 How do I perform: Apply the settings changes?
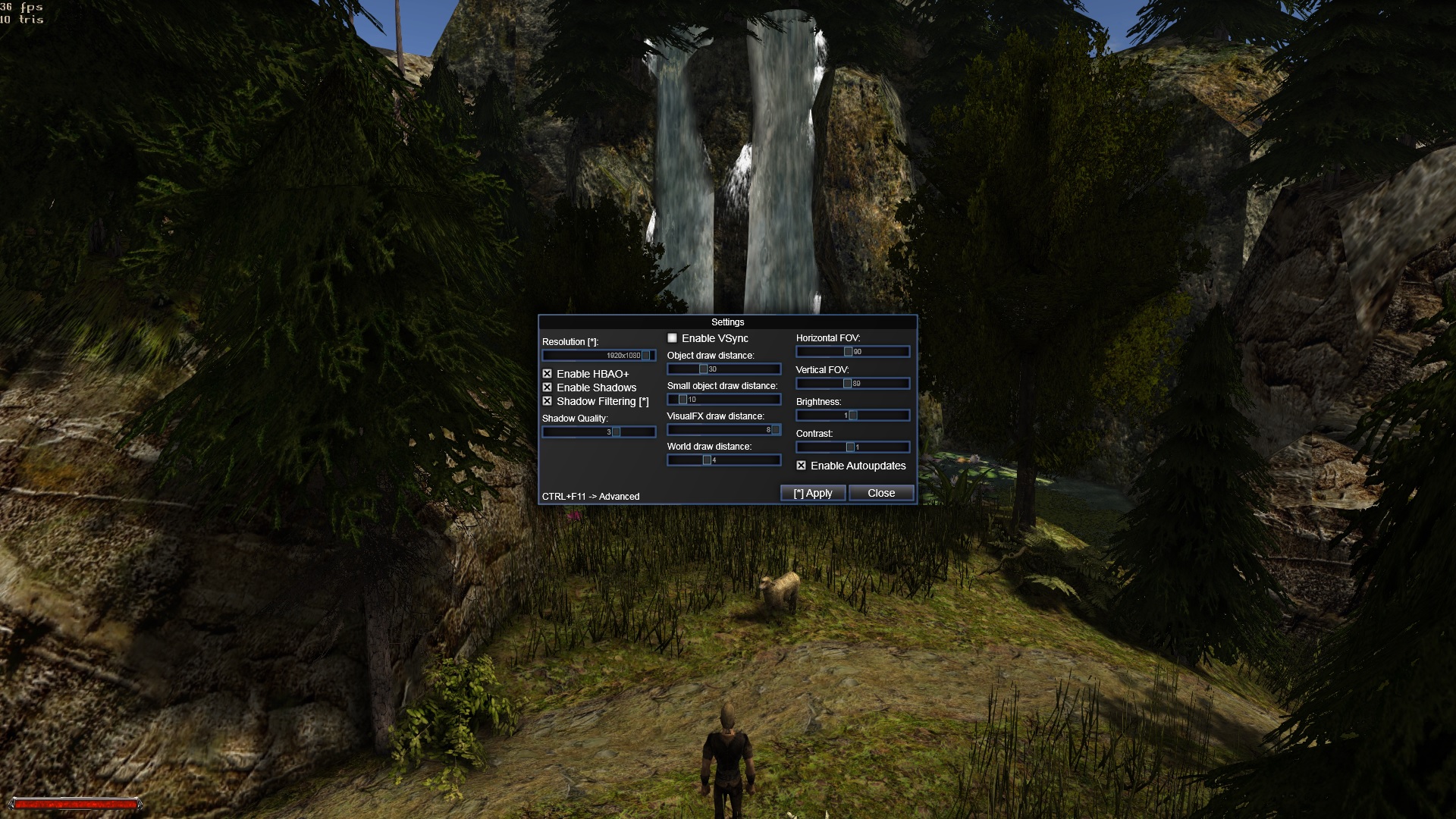click(813, 493)
